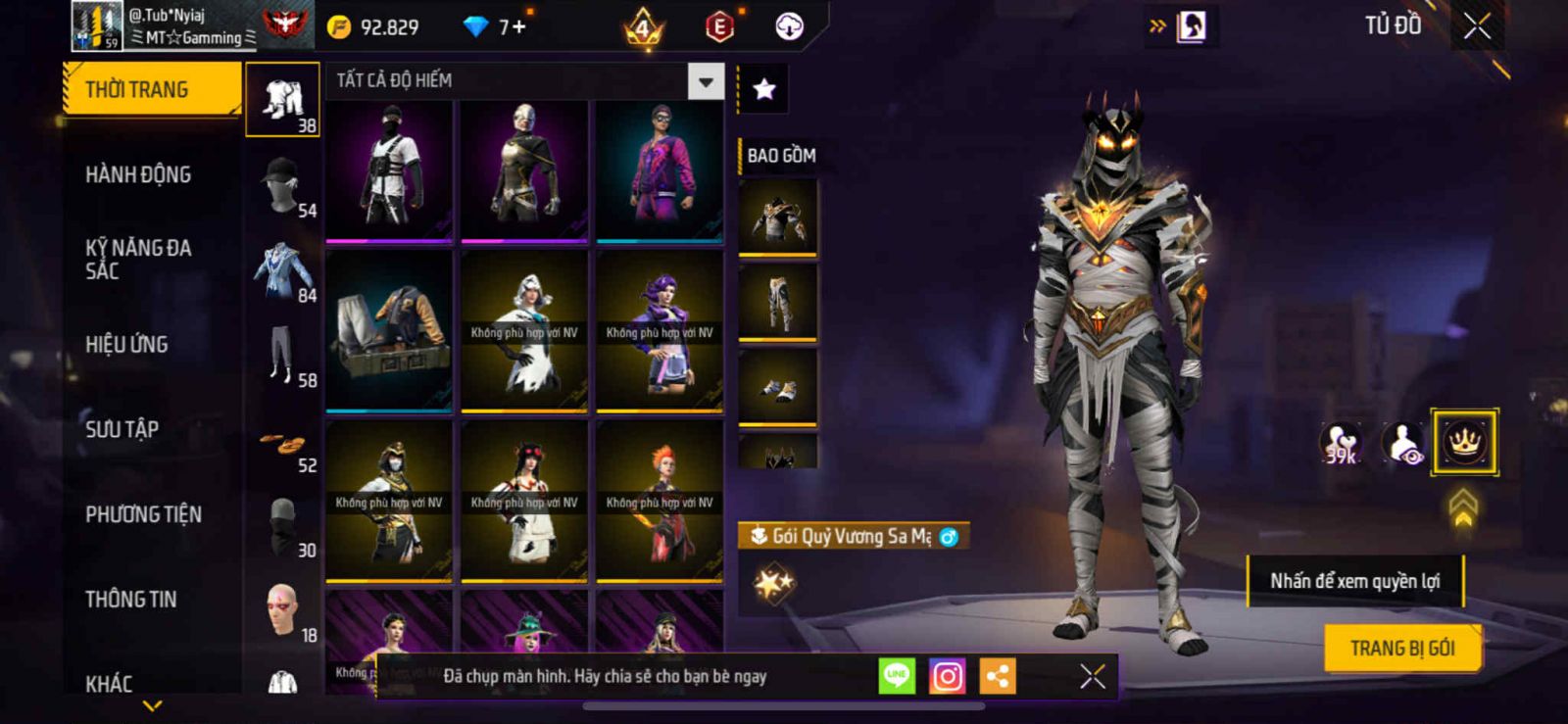1568x724 pixels.
Task: Open the TẤT CẢ ĐỘ HIẾM rarity dropdown
Action: click(706, 81)
